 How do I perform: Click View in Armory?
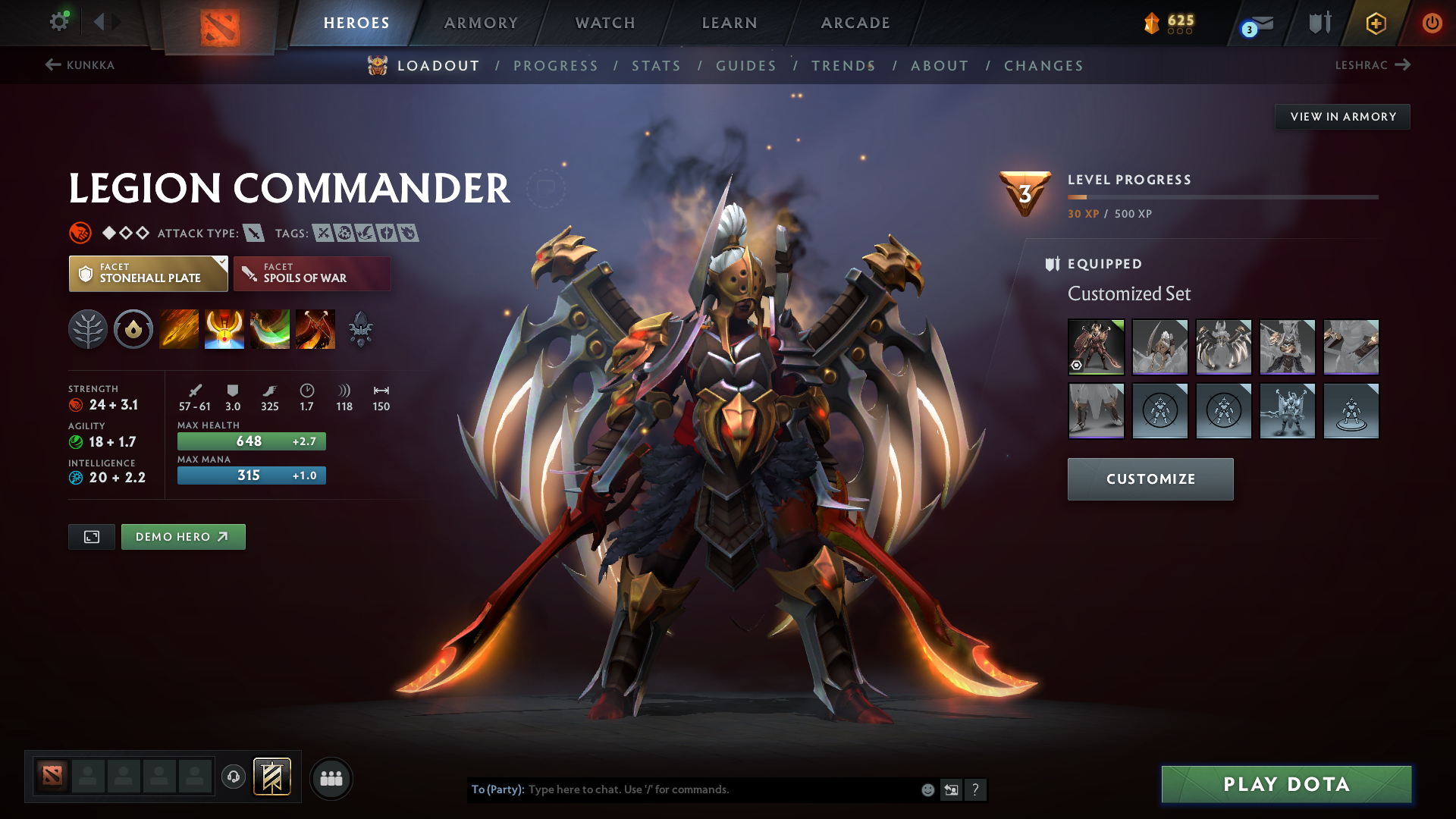pyautogui.click(x=1342, y=117)
